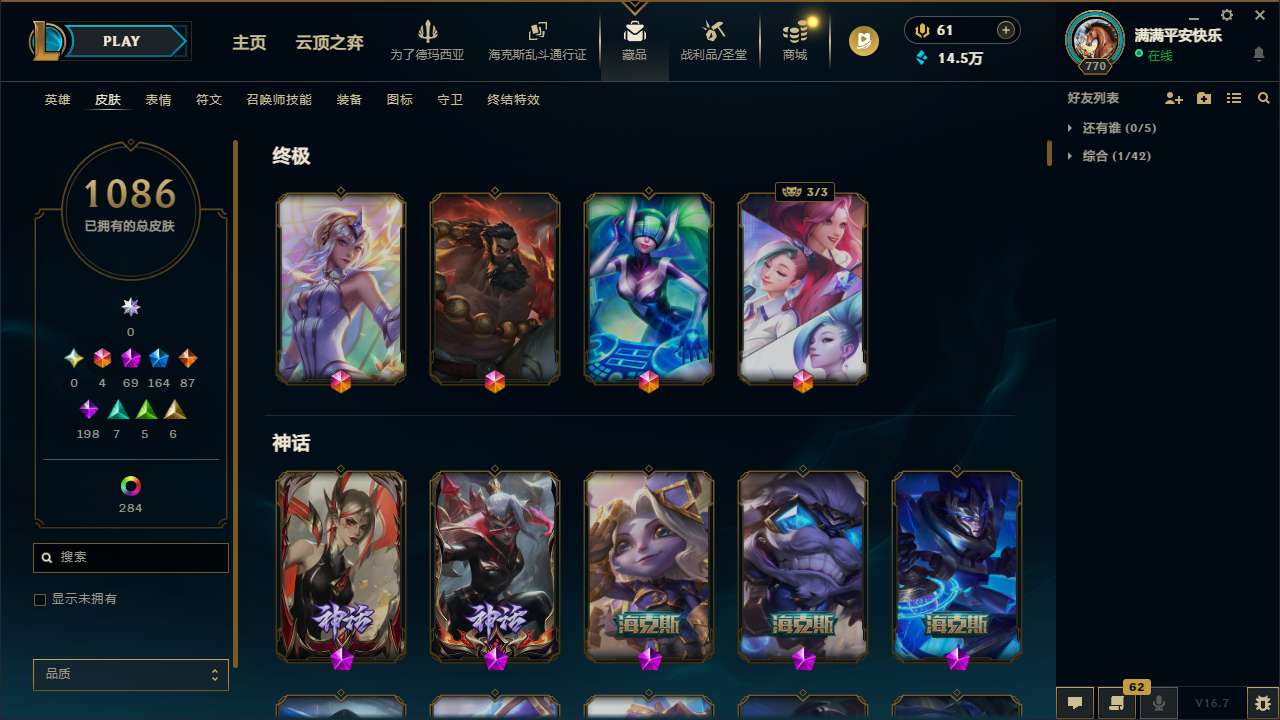Toggle the friend list view mode icon
This screenshot has width=1280, height=720.
click(x=1234, y=98)
